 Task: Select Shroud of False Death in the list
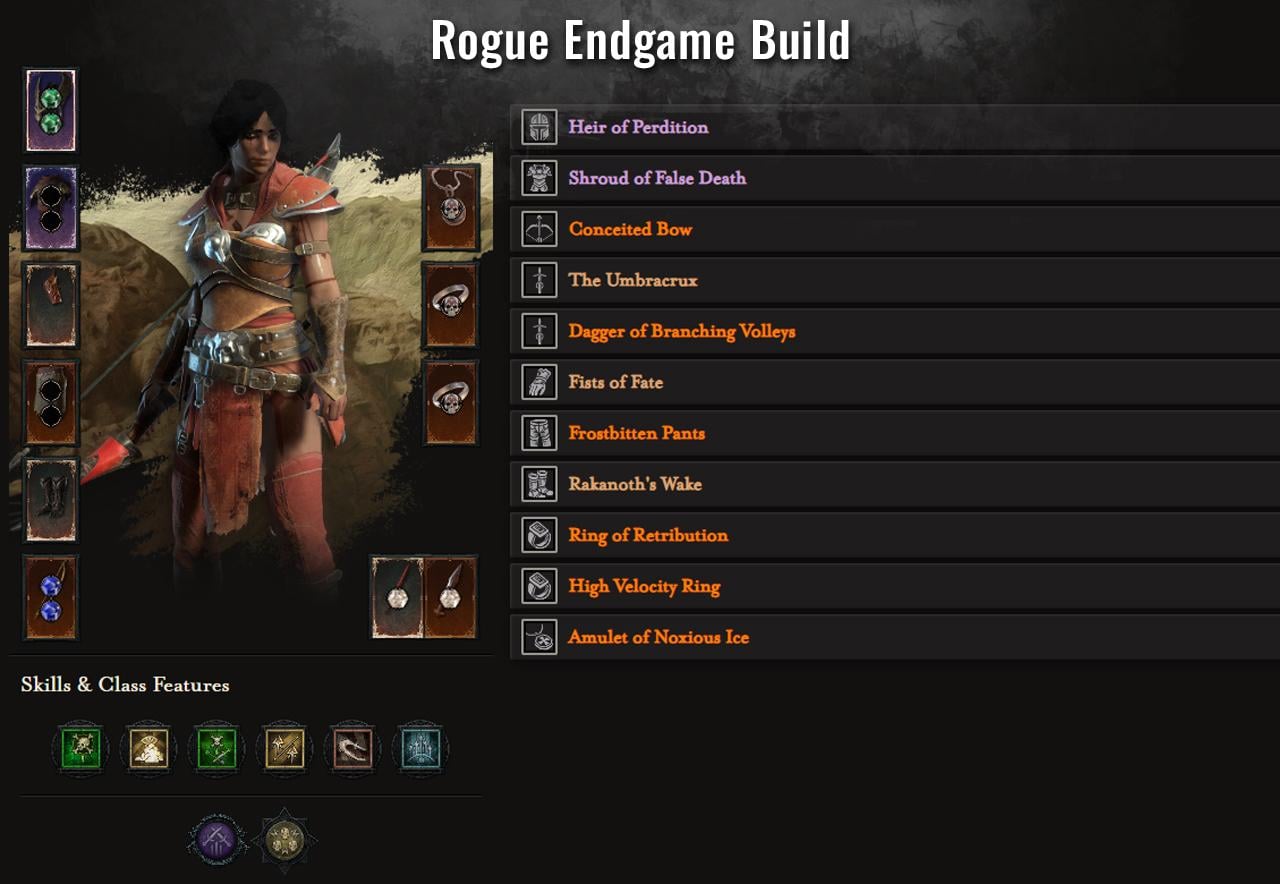pyautogui.click(x=657, y=179)
